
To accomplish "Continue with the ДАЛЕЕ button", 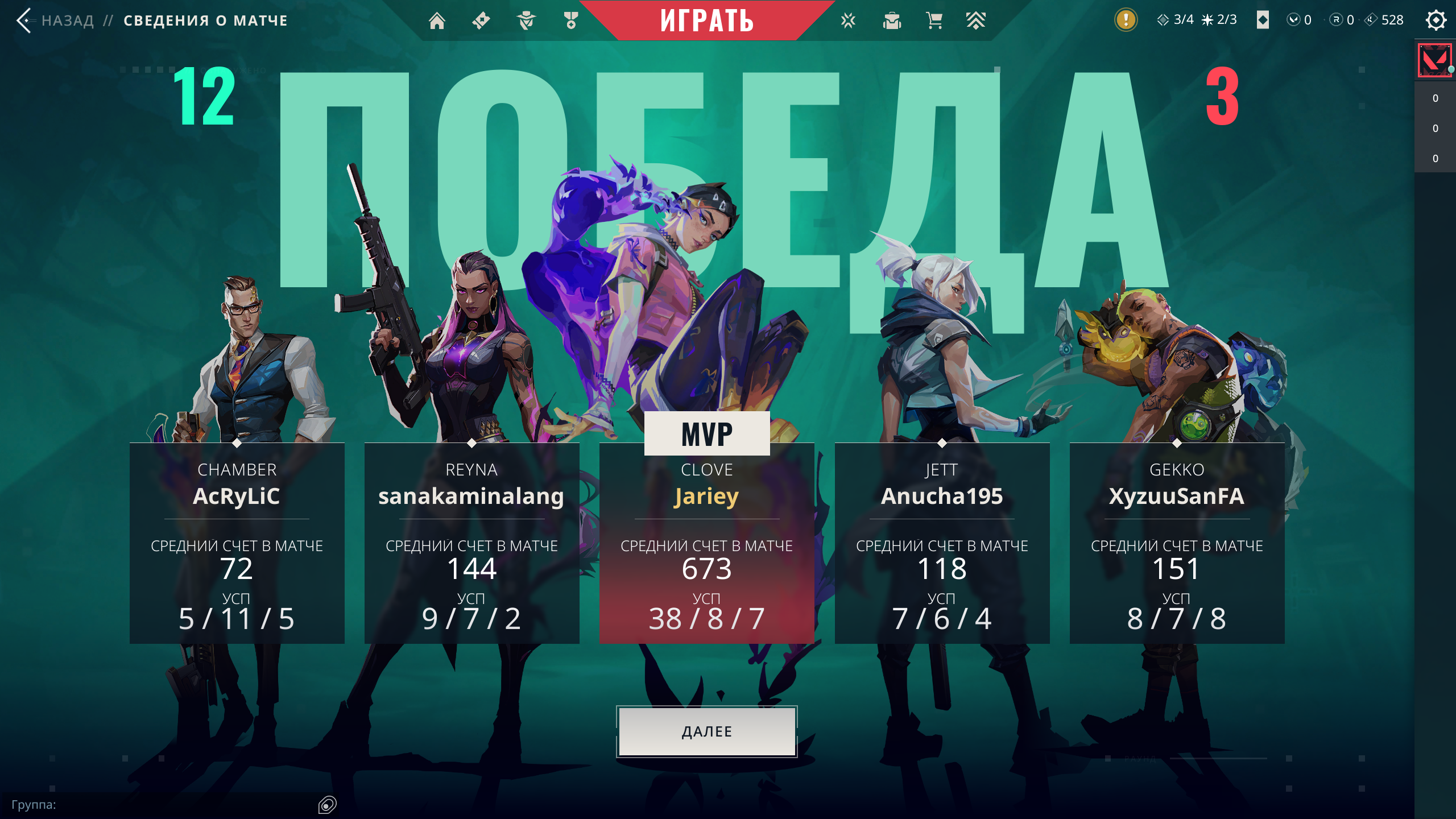I will (706, 731).
